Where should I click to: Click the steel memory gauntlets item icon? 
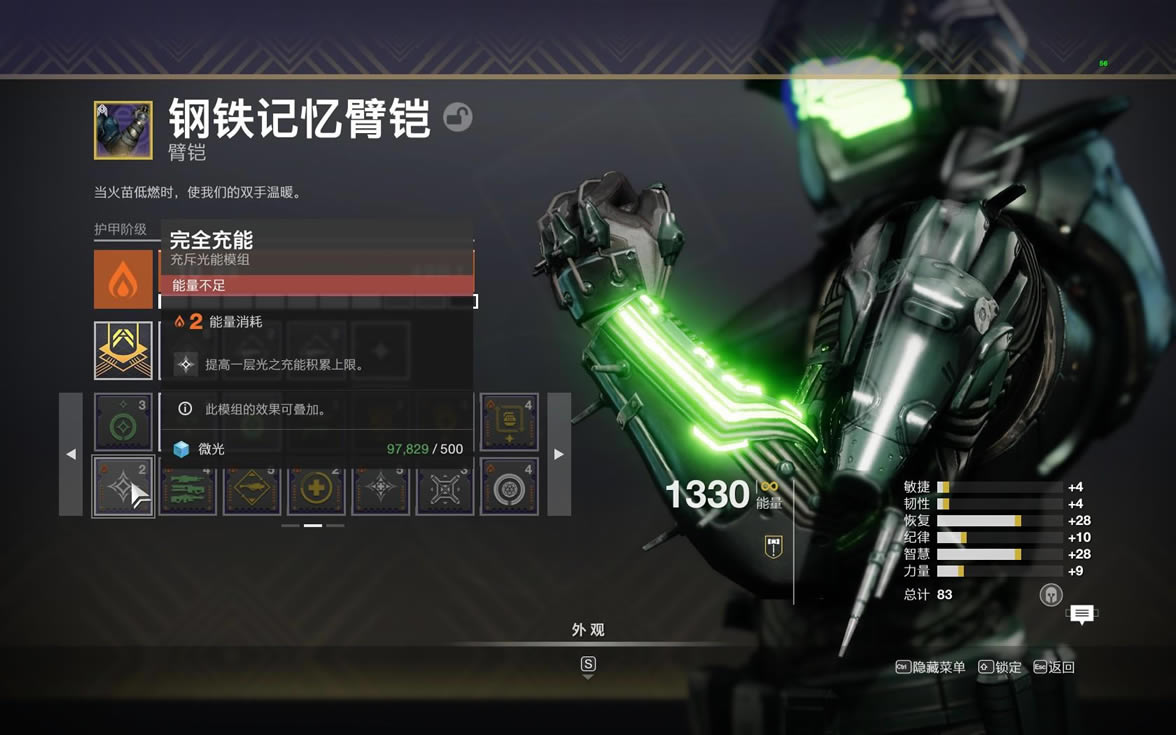[x=123, y=130]
